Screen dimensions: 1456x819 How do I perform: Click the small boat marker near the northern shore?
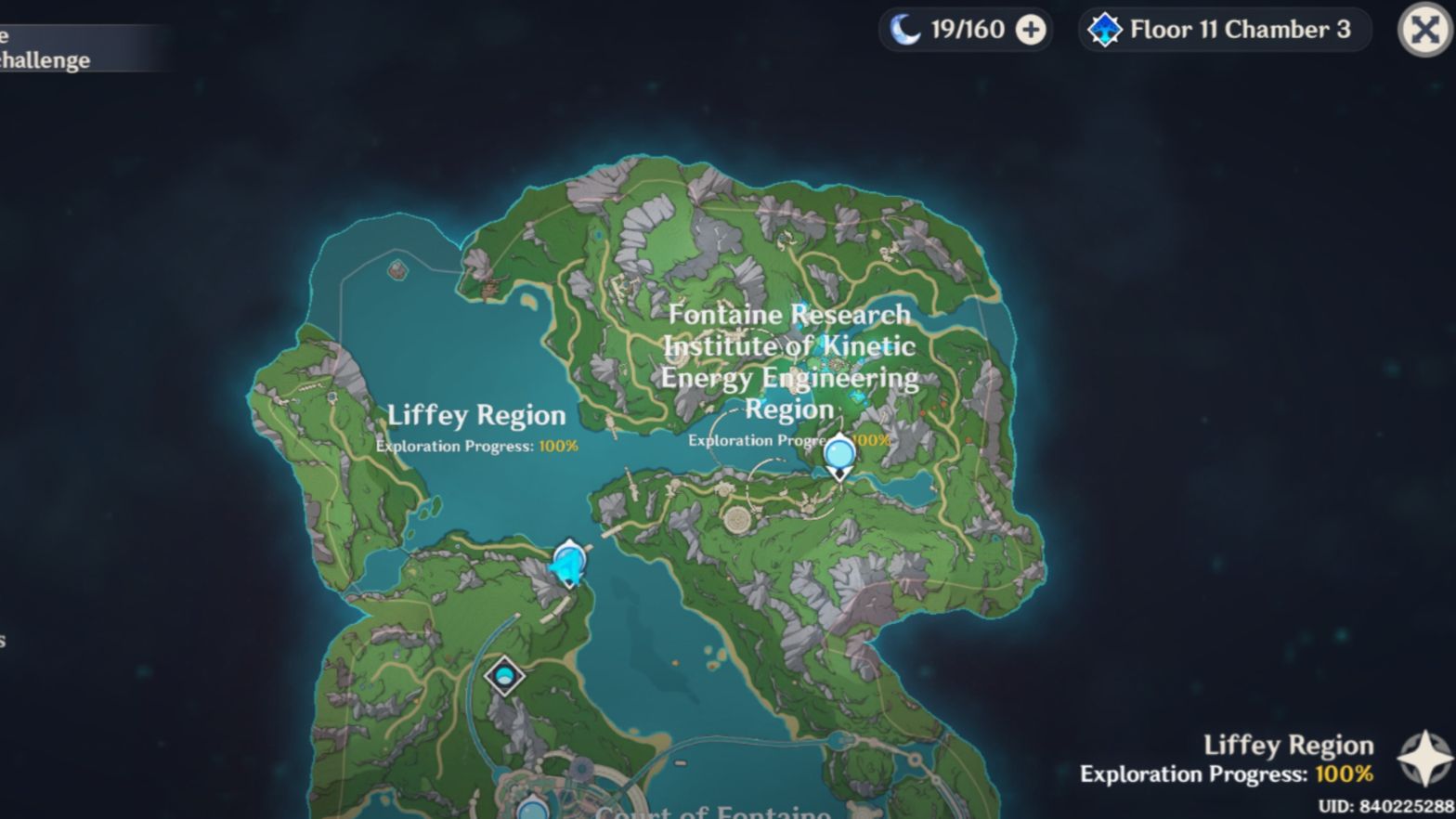[x=489, y=285]
